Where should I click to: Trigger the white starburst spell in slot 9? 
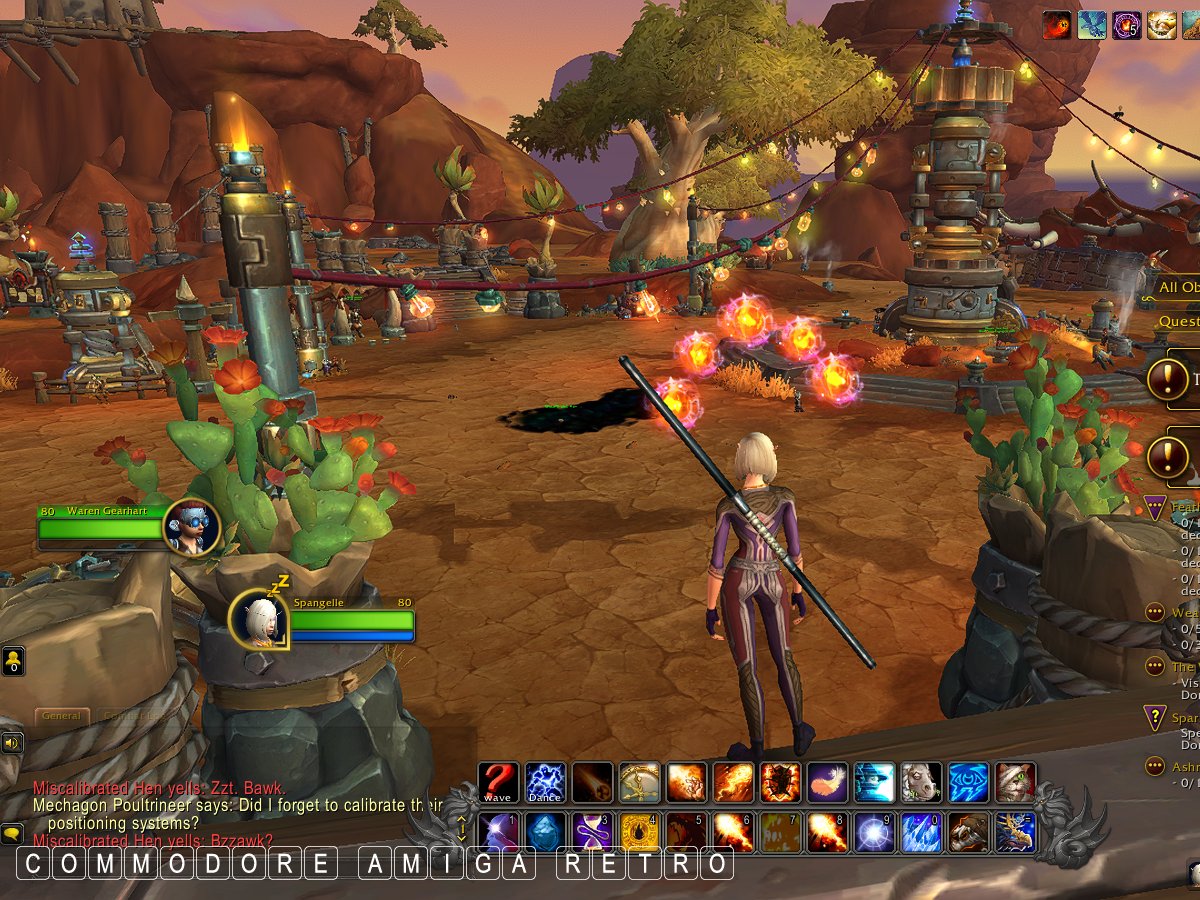[x=874, y=831]
